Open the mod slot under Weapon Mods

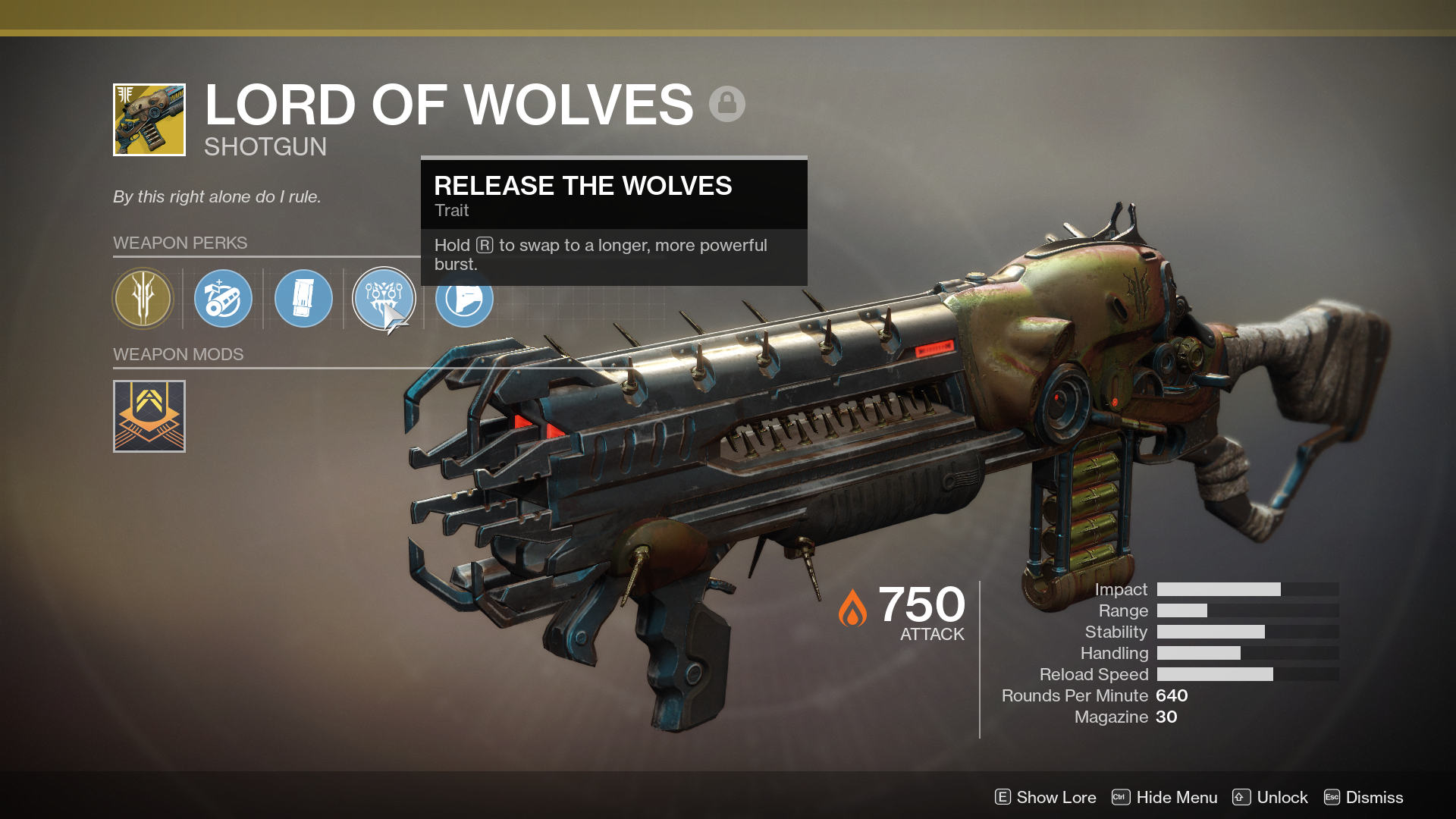(149, 416)
